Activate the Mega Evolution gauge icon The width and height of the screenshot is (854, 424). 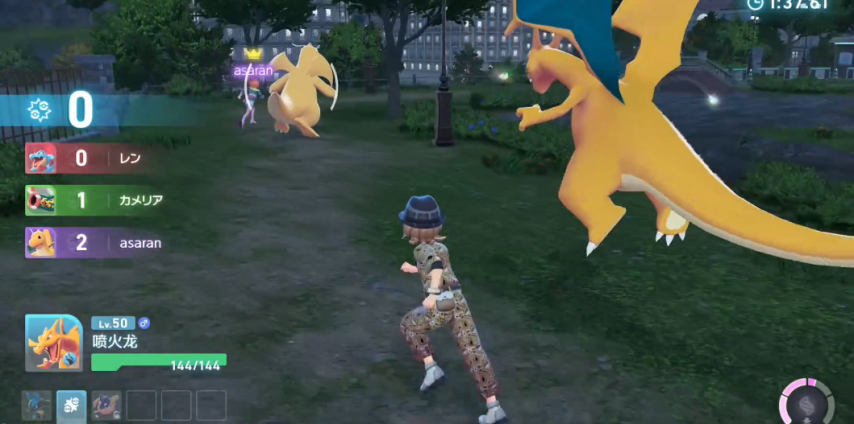[x=806, y=402]
